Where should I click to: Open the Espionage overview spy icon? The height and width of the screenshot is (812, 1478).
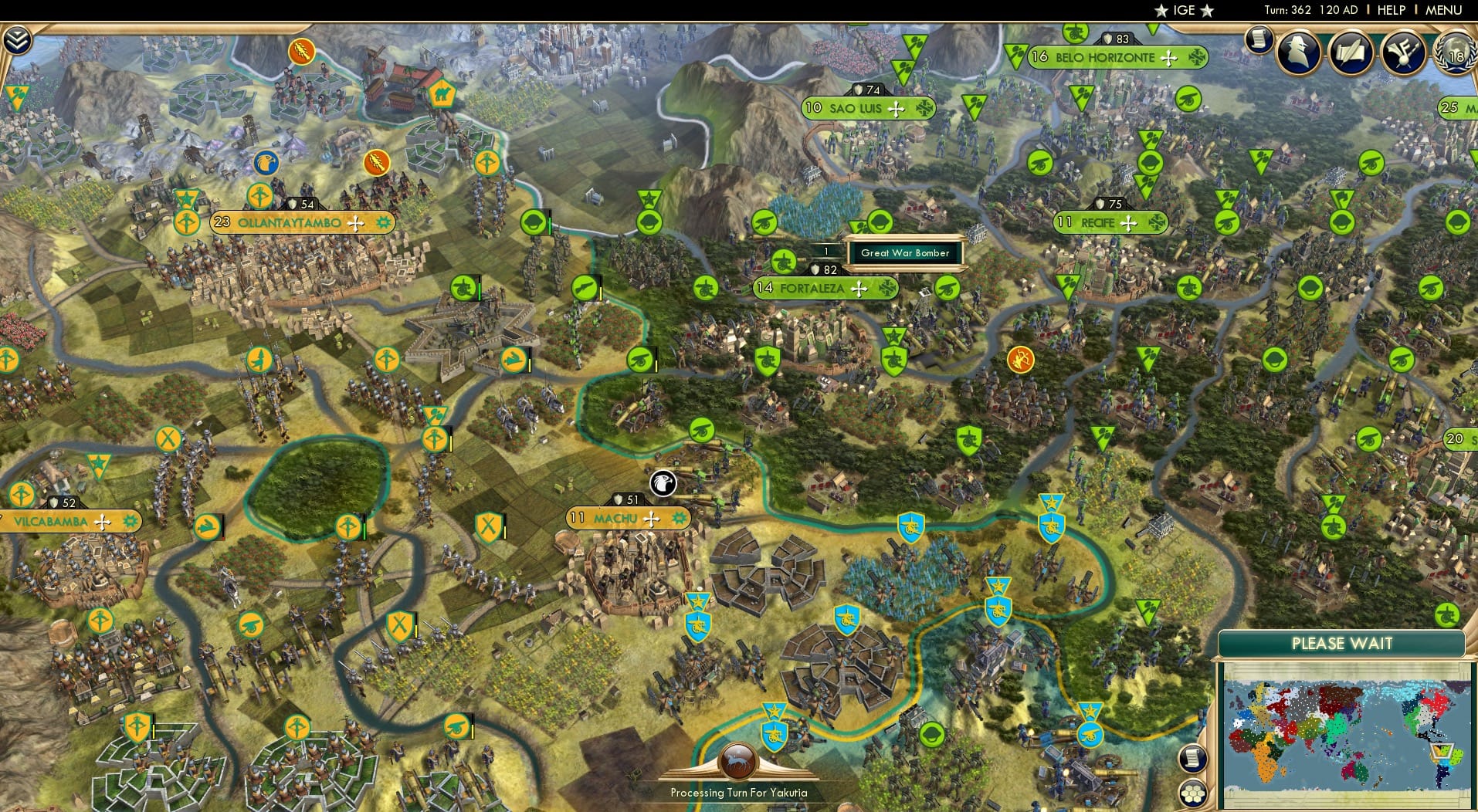click(1298, 52)
